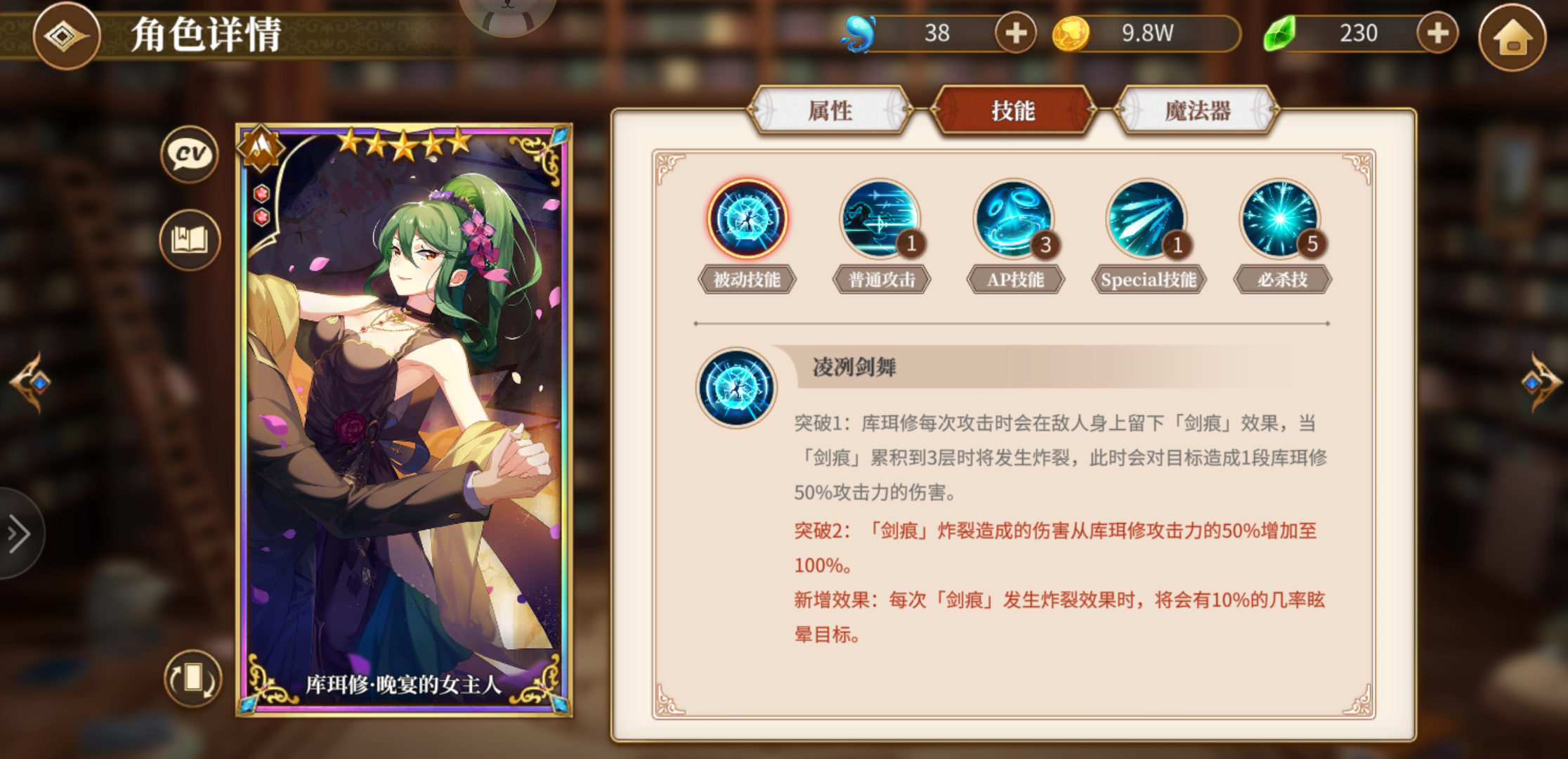Play the character's CV voice sample

pyautogui.click(x=190, y=153)
